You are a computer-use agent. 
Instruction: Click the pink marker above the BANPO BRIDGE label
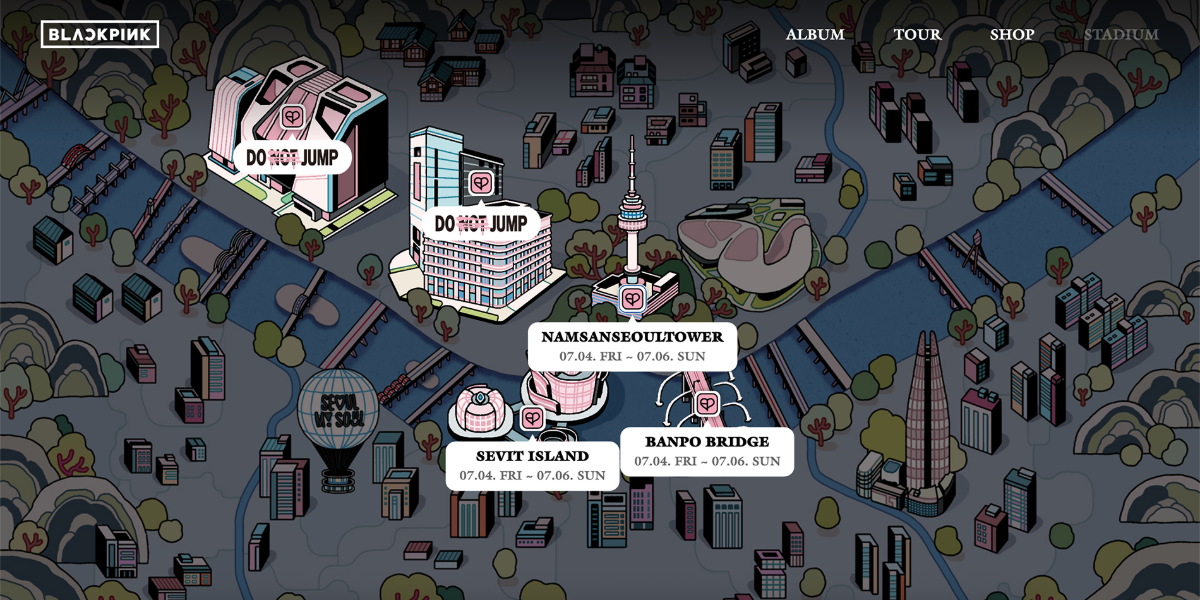pos(707,404)
